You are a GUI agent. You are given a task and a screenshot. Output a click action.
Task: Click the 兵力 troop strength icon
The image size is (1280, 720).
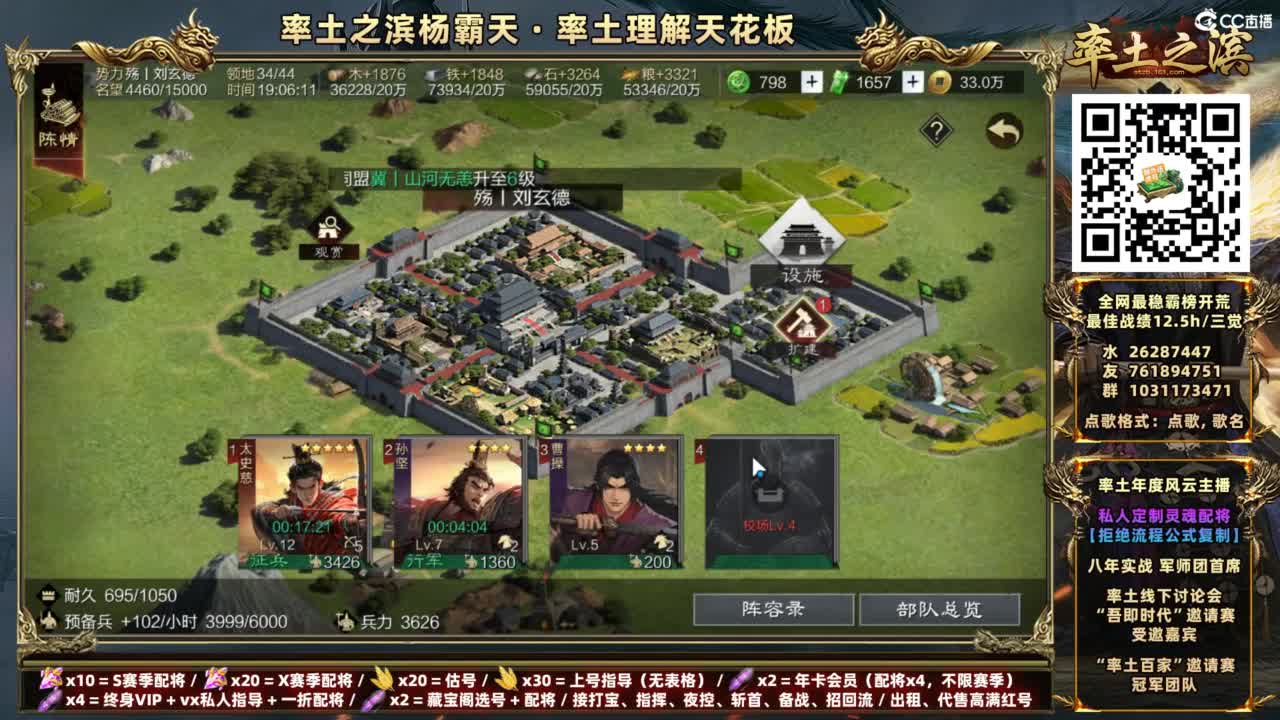pyautogui.click(x=347, y=619)
